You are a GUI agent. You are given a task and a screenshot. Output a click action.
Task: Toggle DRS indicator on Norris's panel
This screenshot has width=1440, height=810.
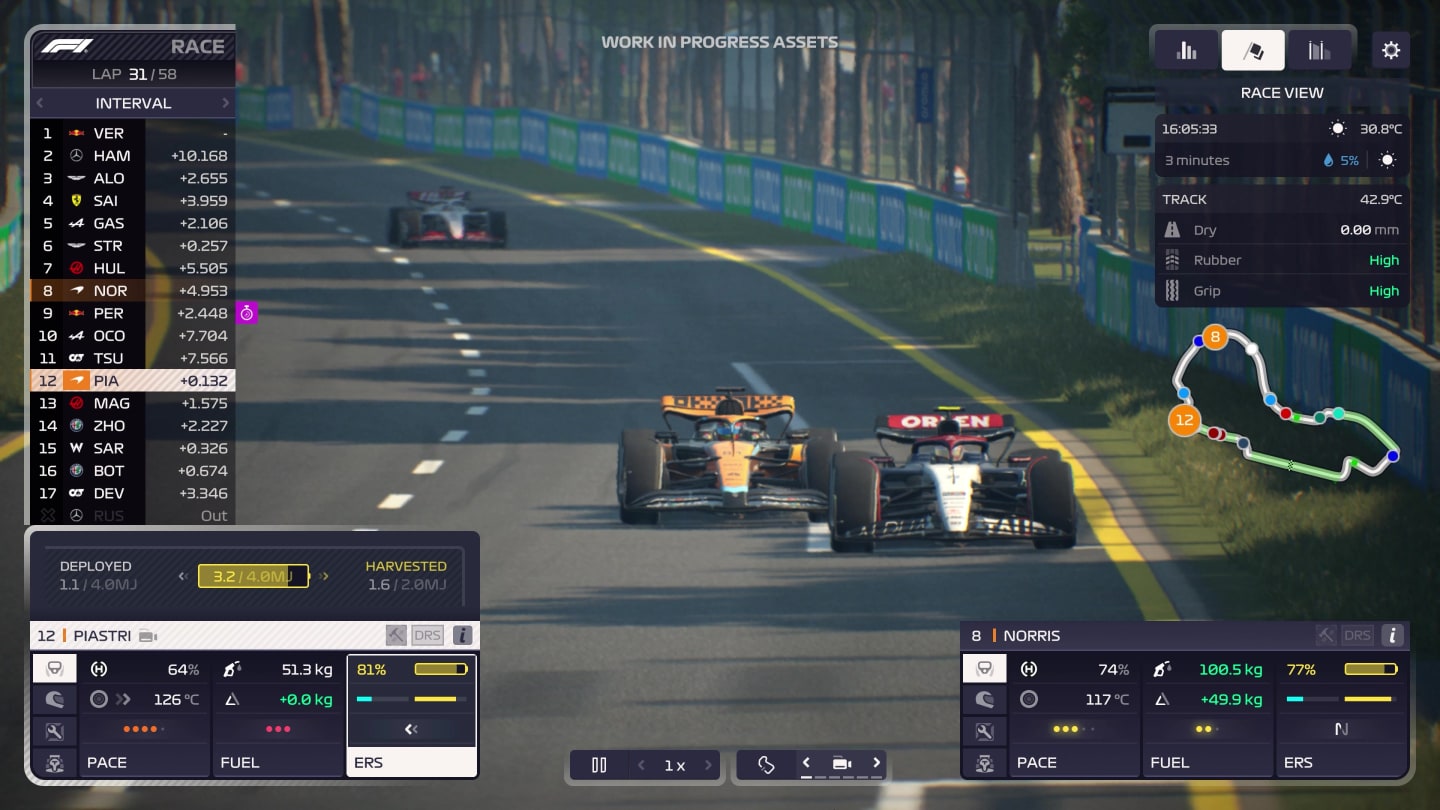click(1358, 635)
